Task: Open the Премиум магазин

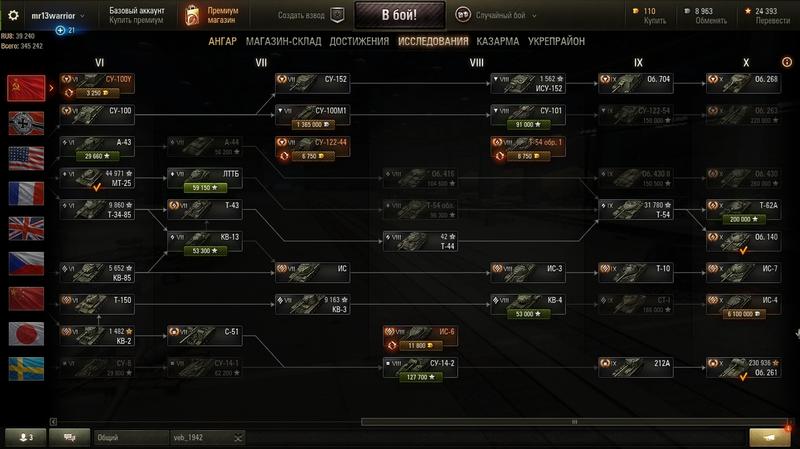Action: tap(210, 15)
